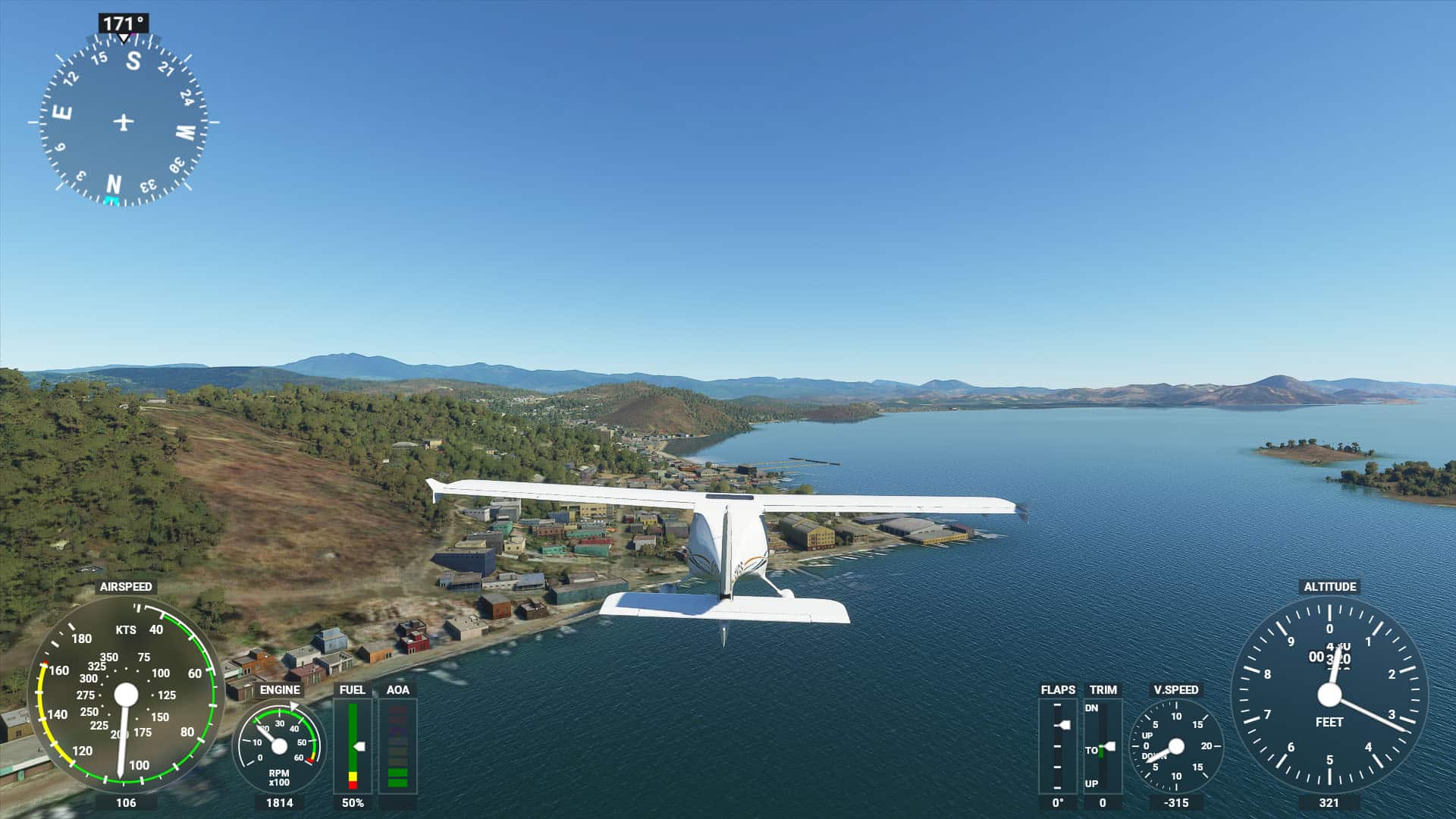Click the trim position indicator
Image resolution: width=1456 pixels, height=819 pixels.
pos(1103,746)
